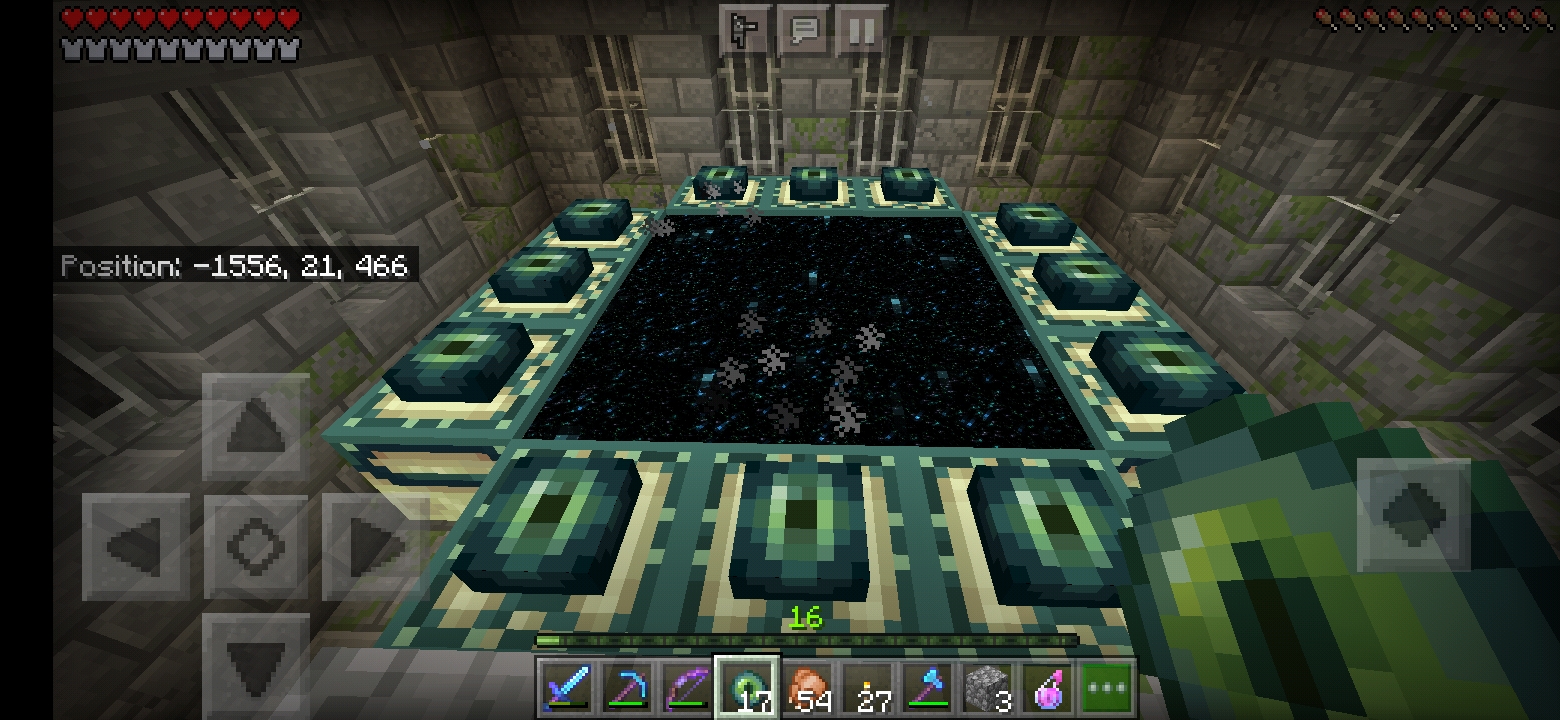Tap the move forward arrow
The image size is (1560, 720).
click(x=255, y=428)
